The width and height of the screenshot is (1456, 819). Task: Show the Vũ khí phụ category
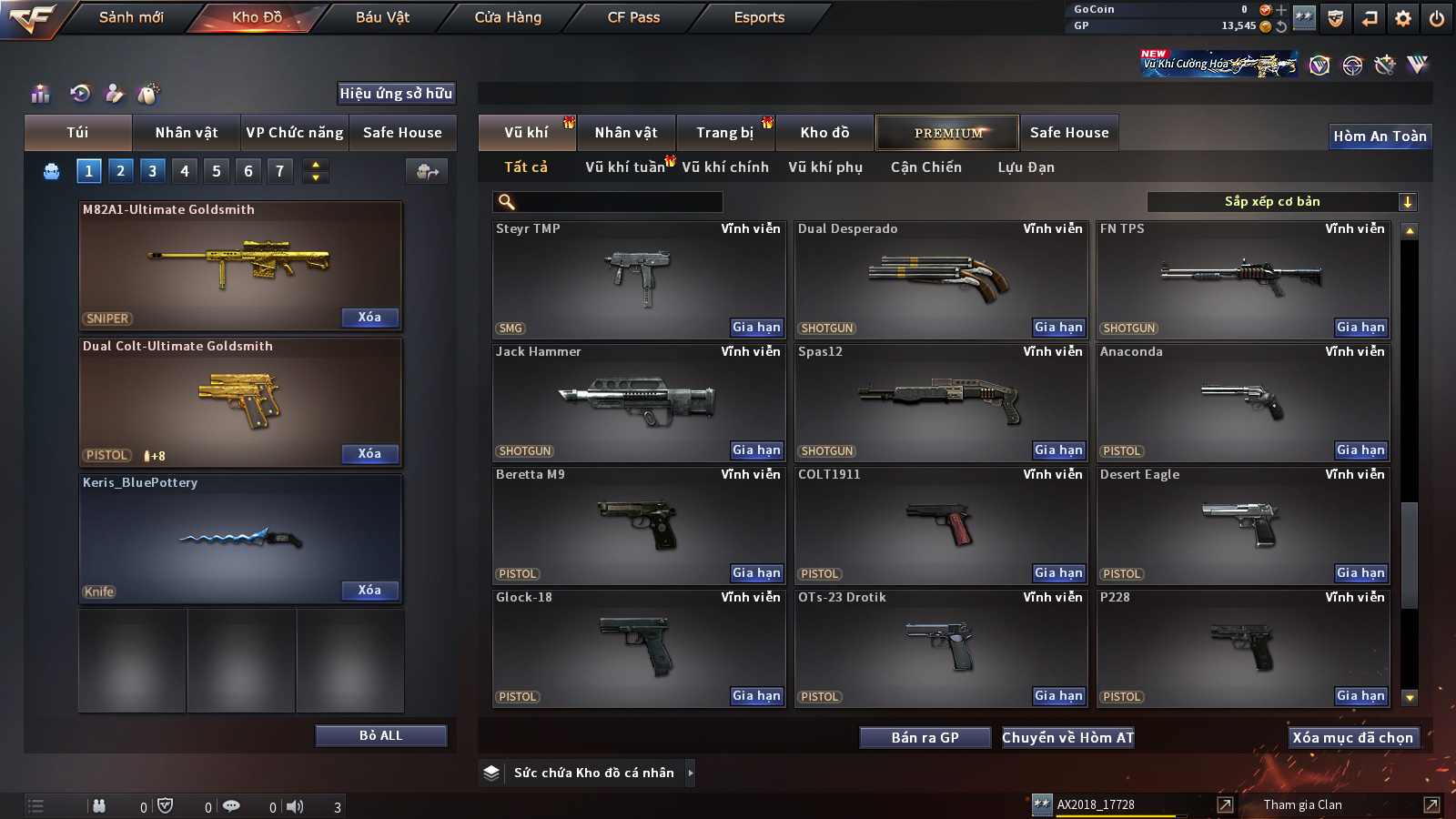point(824,167)
